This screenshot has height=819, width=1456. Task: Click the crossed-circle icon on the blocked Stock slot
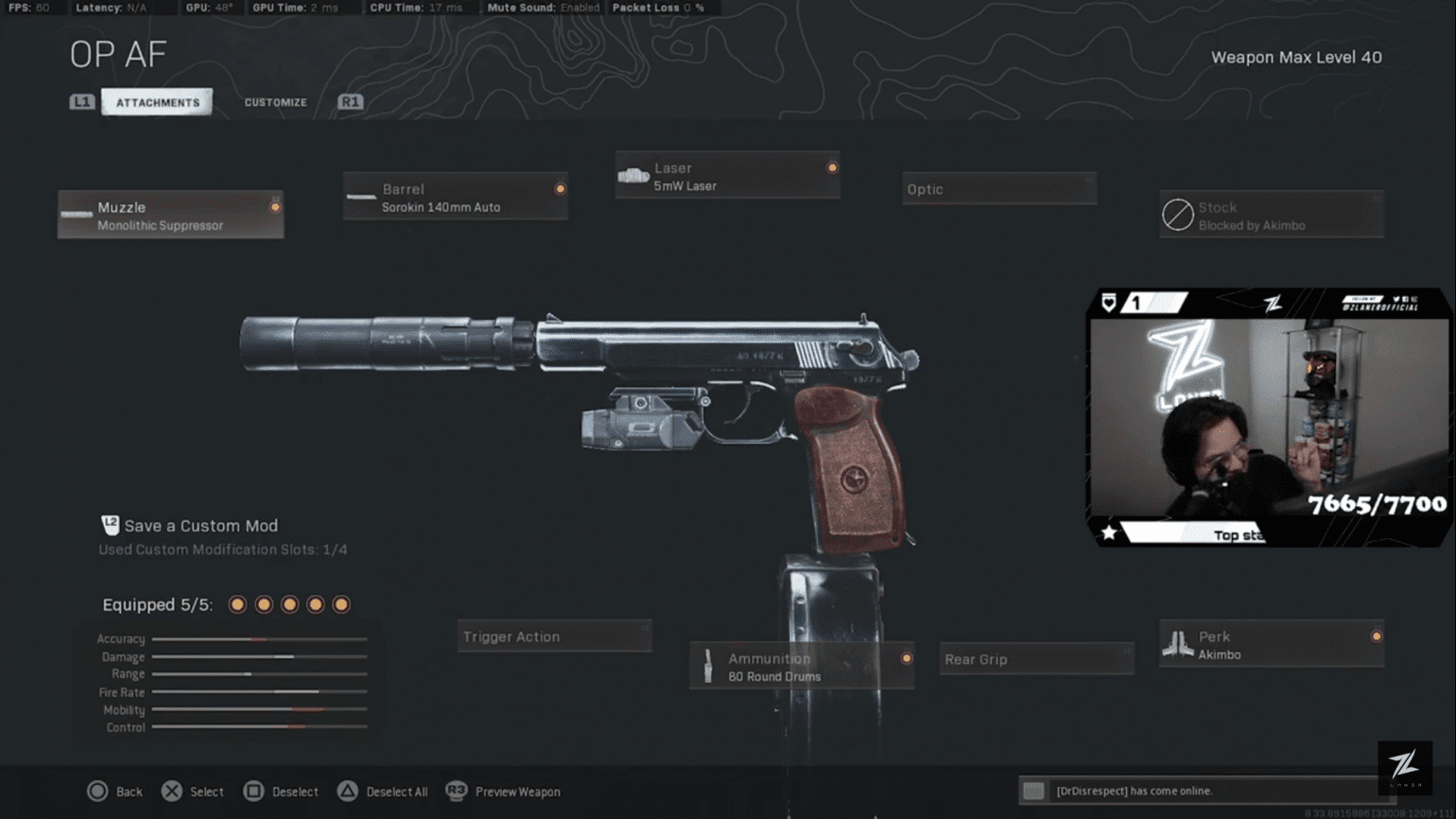1177,215
